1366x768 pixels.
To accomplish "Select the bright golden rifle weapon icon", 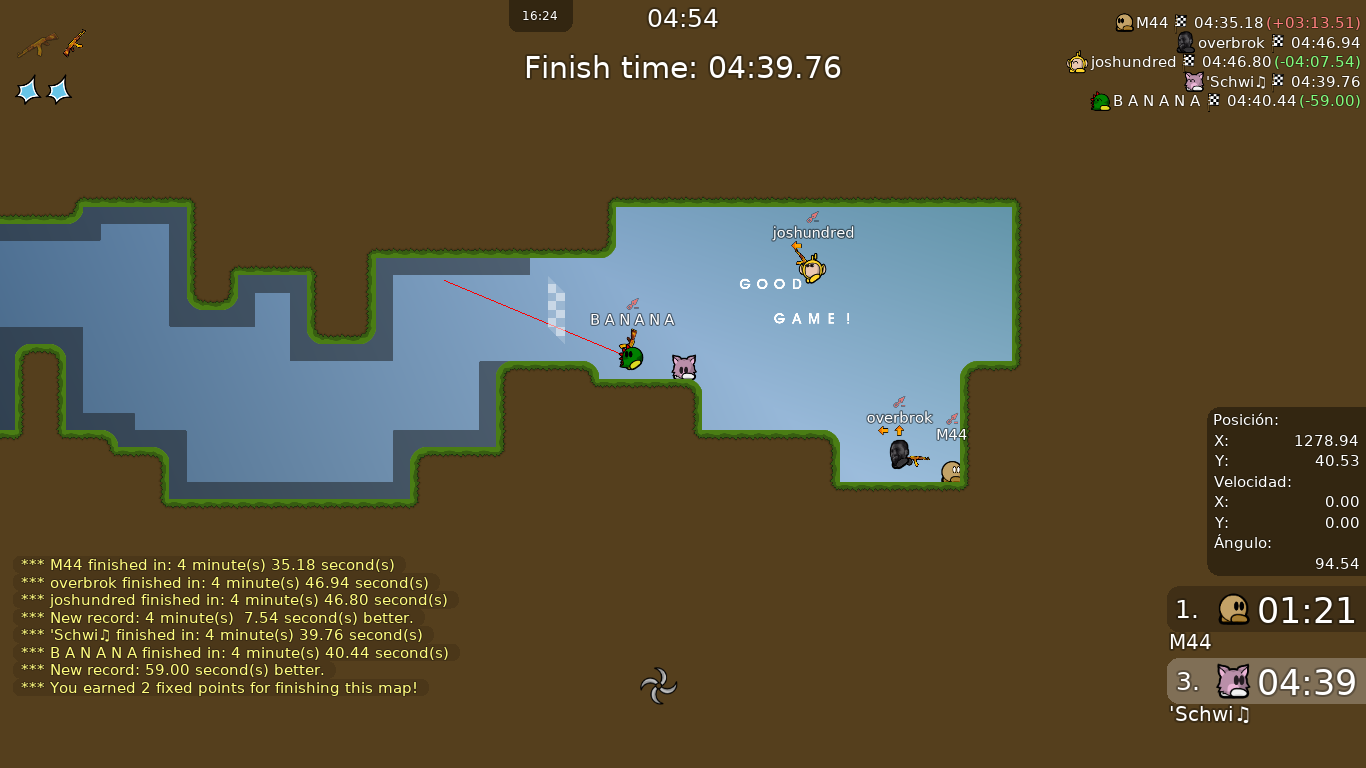I will (x=74, y=43).
